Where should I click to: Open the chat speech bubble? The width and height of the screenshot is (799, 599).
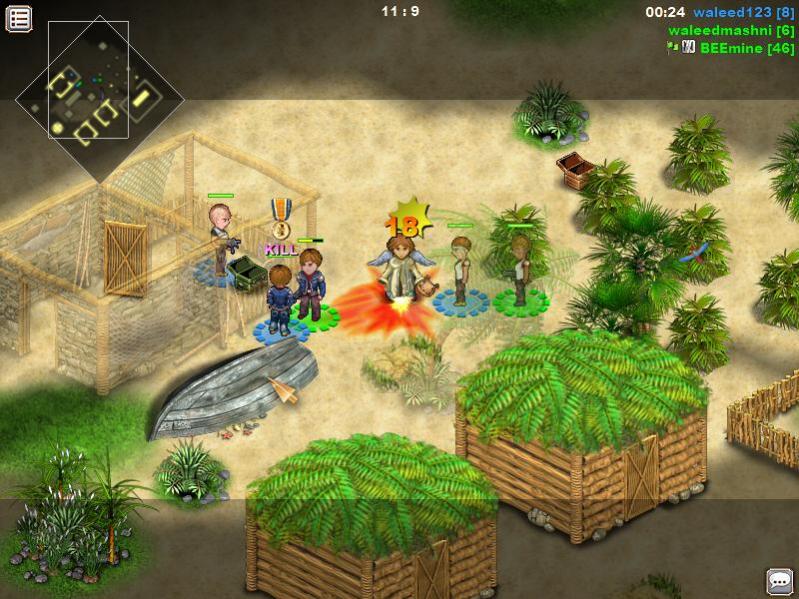779,581
